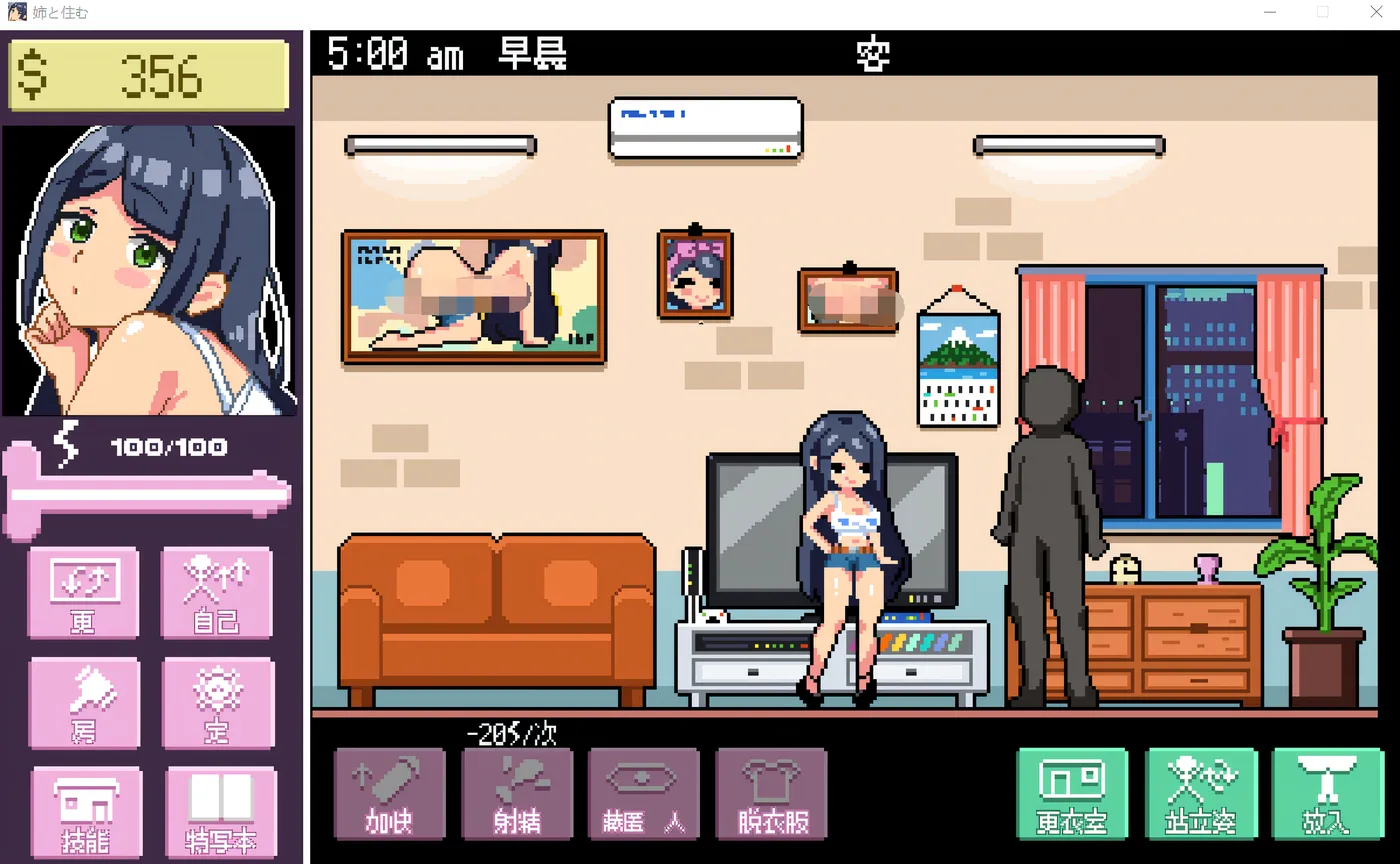
Task: Open the 定 gear settings button
Action: [217, 702]
